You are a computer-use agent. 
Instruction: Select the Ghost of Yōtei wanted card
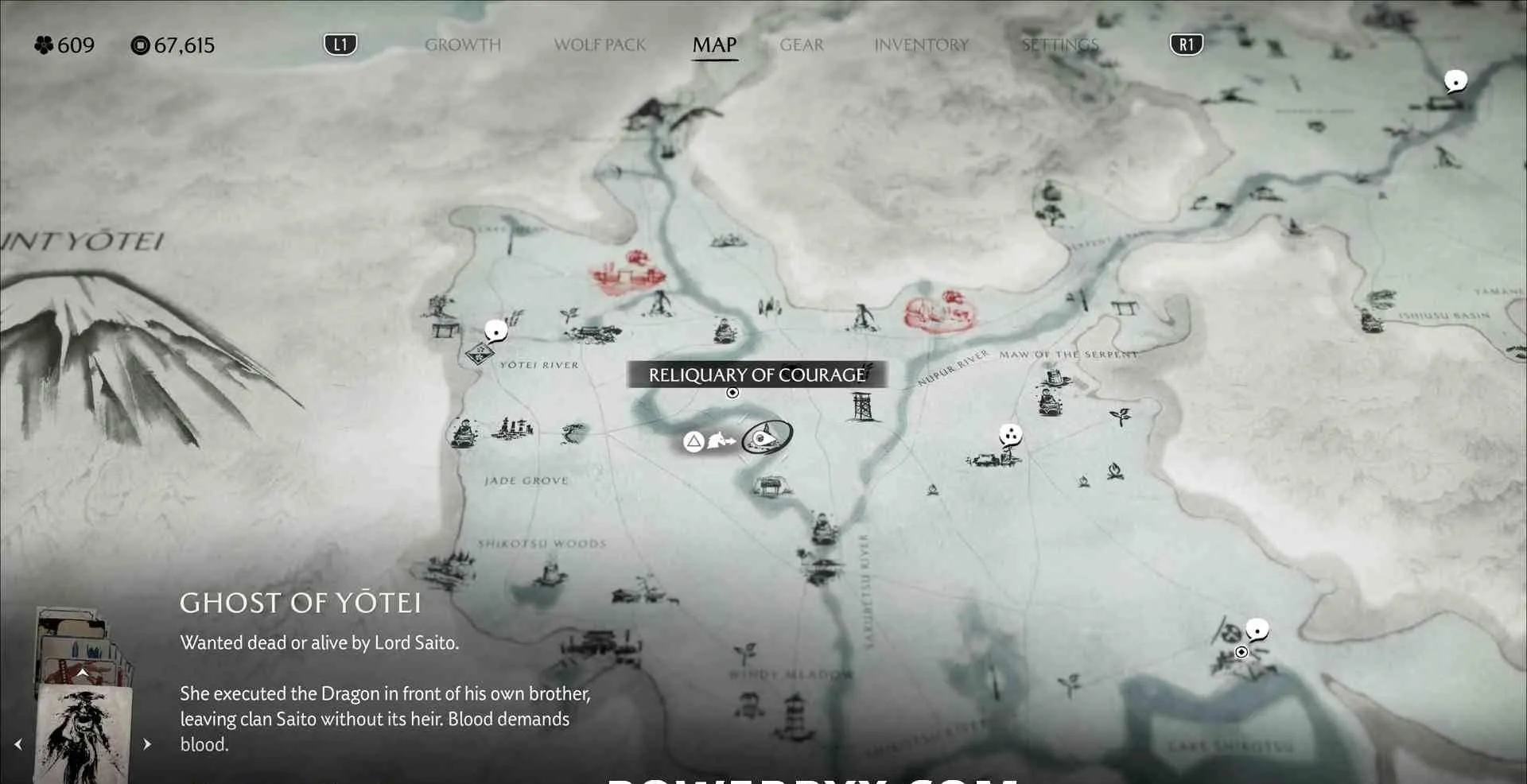84,732
